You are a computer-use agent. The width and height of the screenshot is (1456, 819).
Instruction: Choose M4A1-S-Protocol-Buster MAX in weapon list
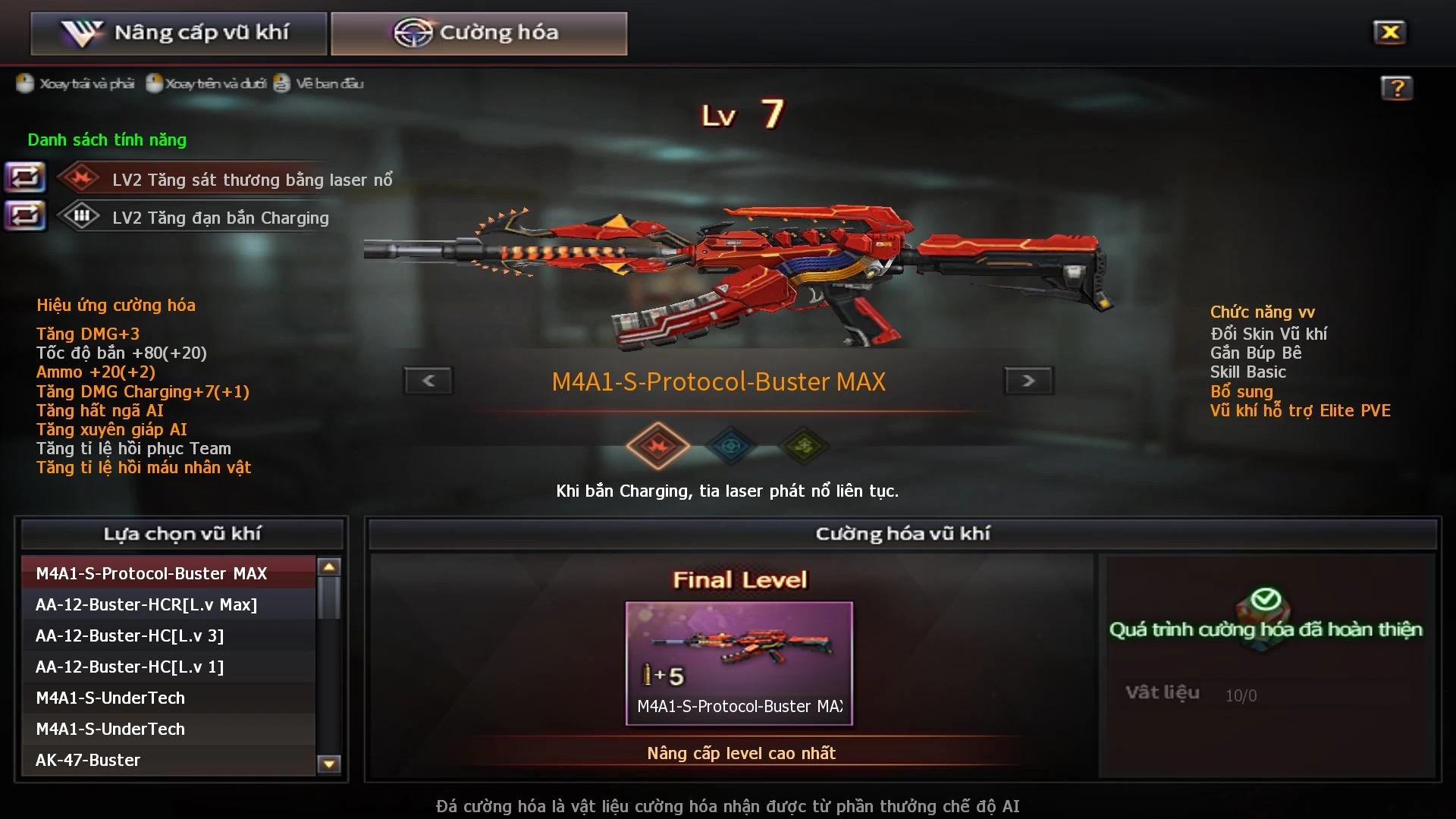[x=168, y=573]
